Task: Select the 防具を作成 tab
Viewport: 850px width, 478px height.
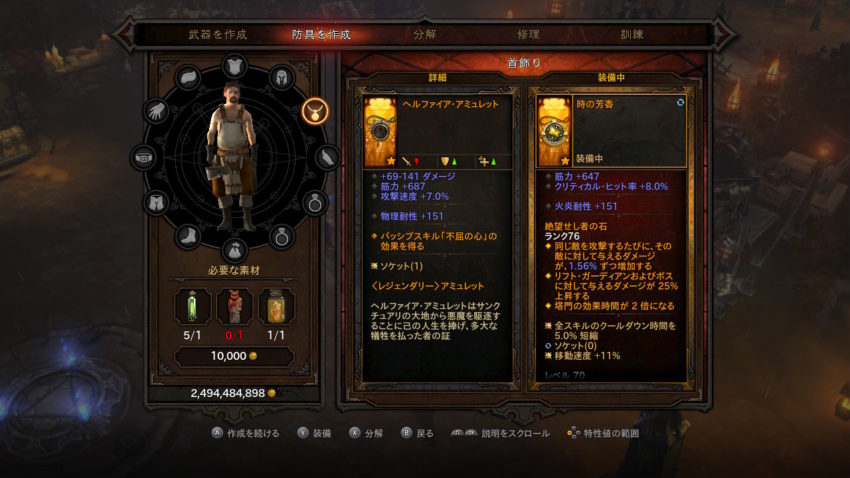Action: (322, 35)
